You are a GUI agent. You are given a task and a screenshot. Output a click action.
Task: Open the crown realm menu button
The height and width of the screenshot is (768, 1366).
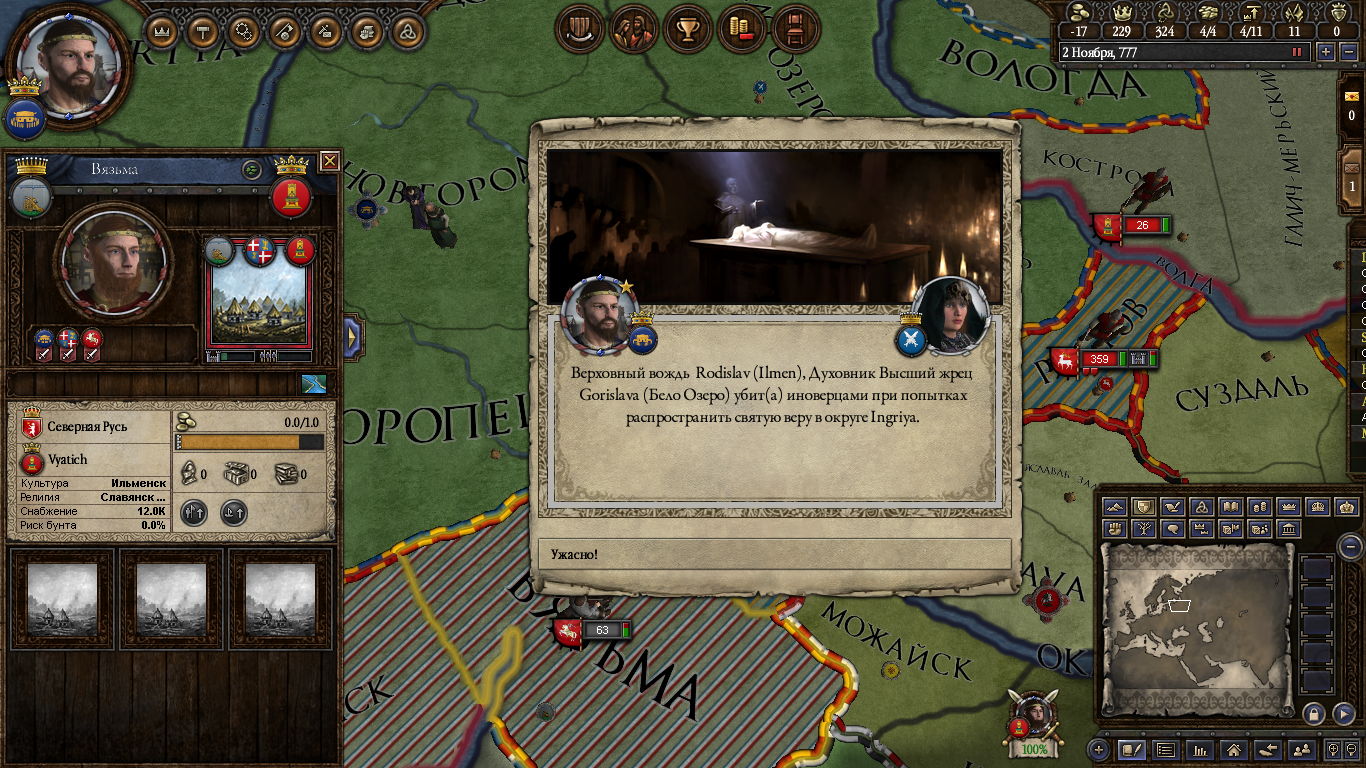162,31
